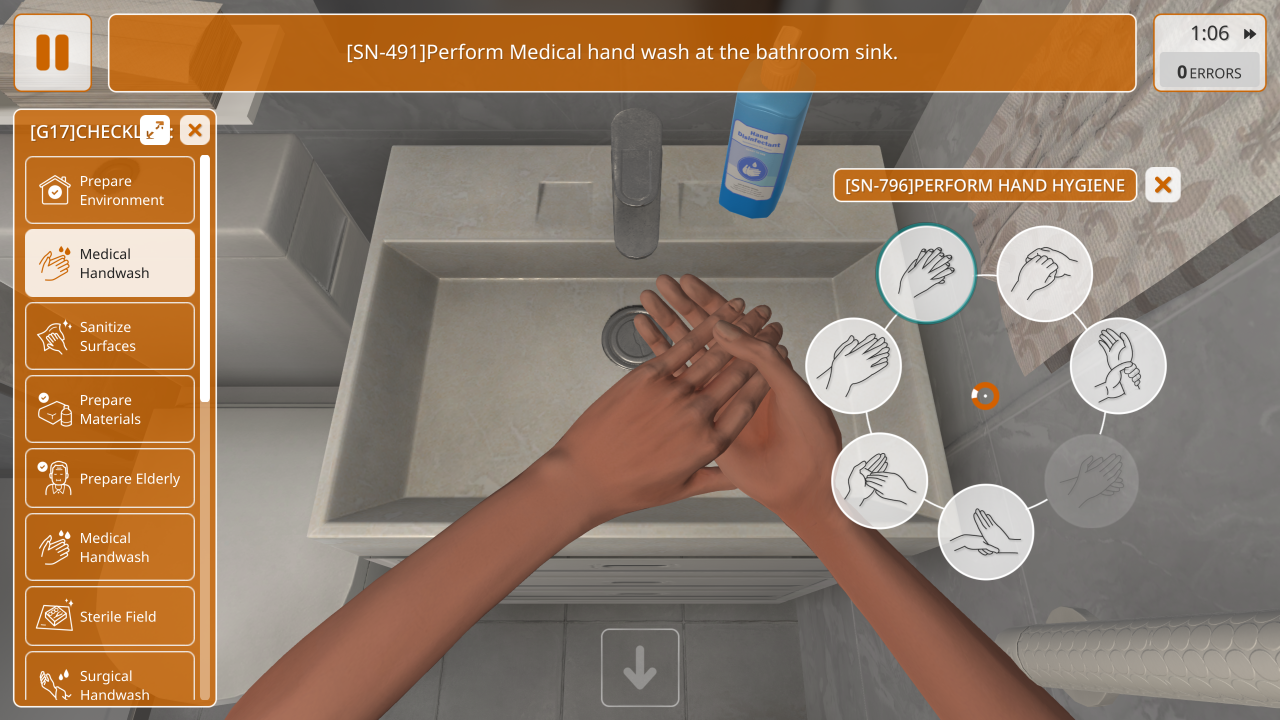This screenshot has height=720, width=1280.
Task: Choose the clasped fist hand-rub step
Action: tap(1045, 273)
